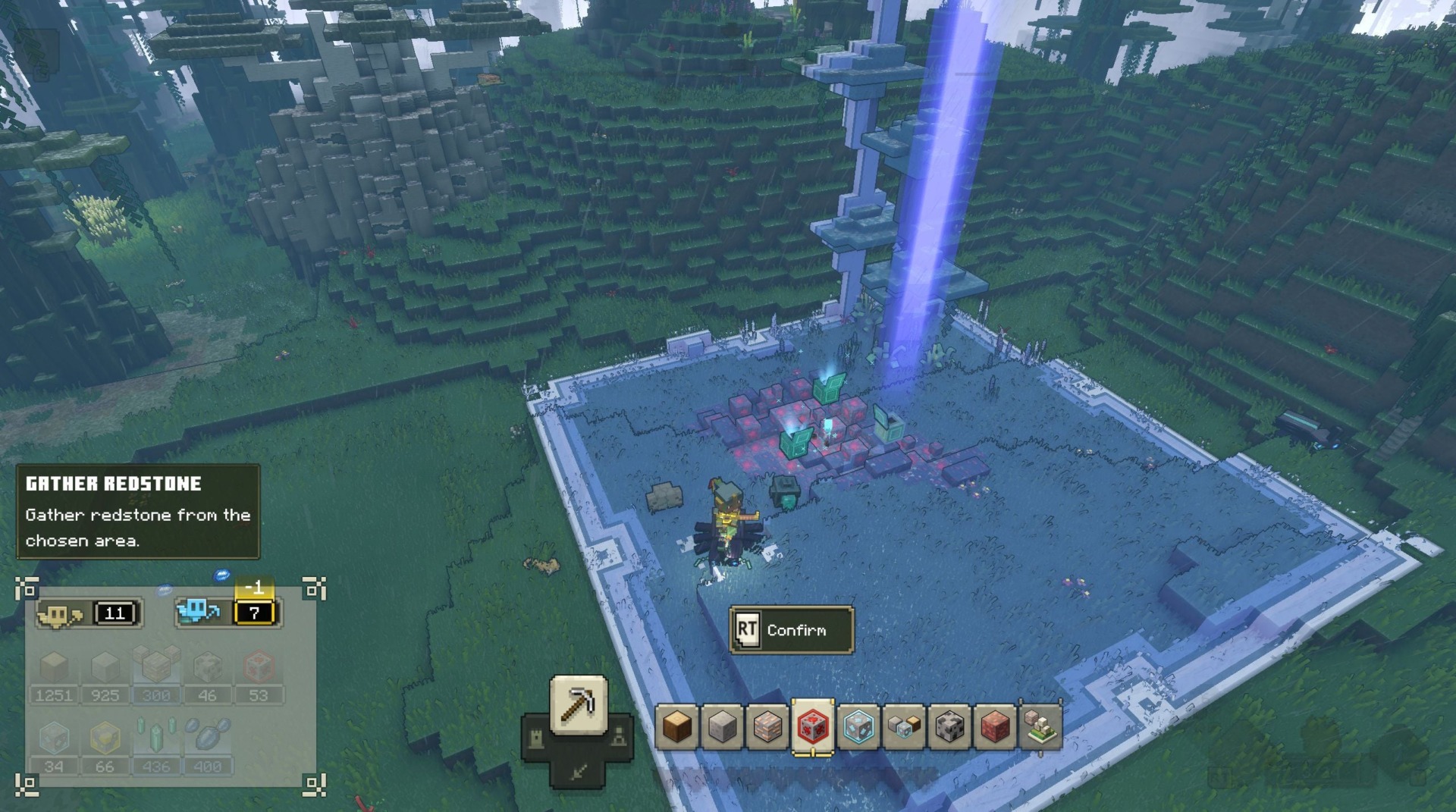Pick the rightmost village structures icon in the hotbar
This screenshot has height=812, width=1456.
[x=1040, y=728]
